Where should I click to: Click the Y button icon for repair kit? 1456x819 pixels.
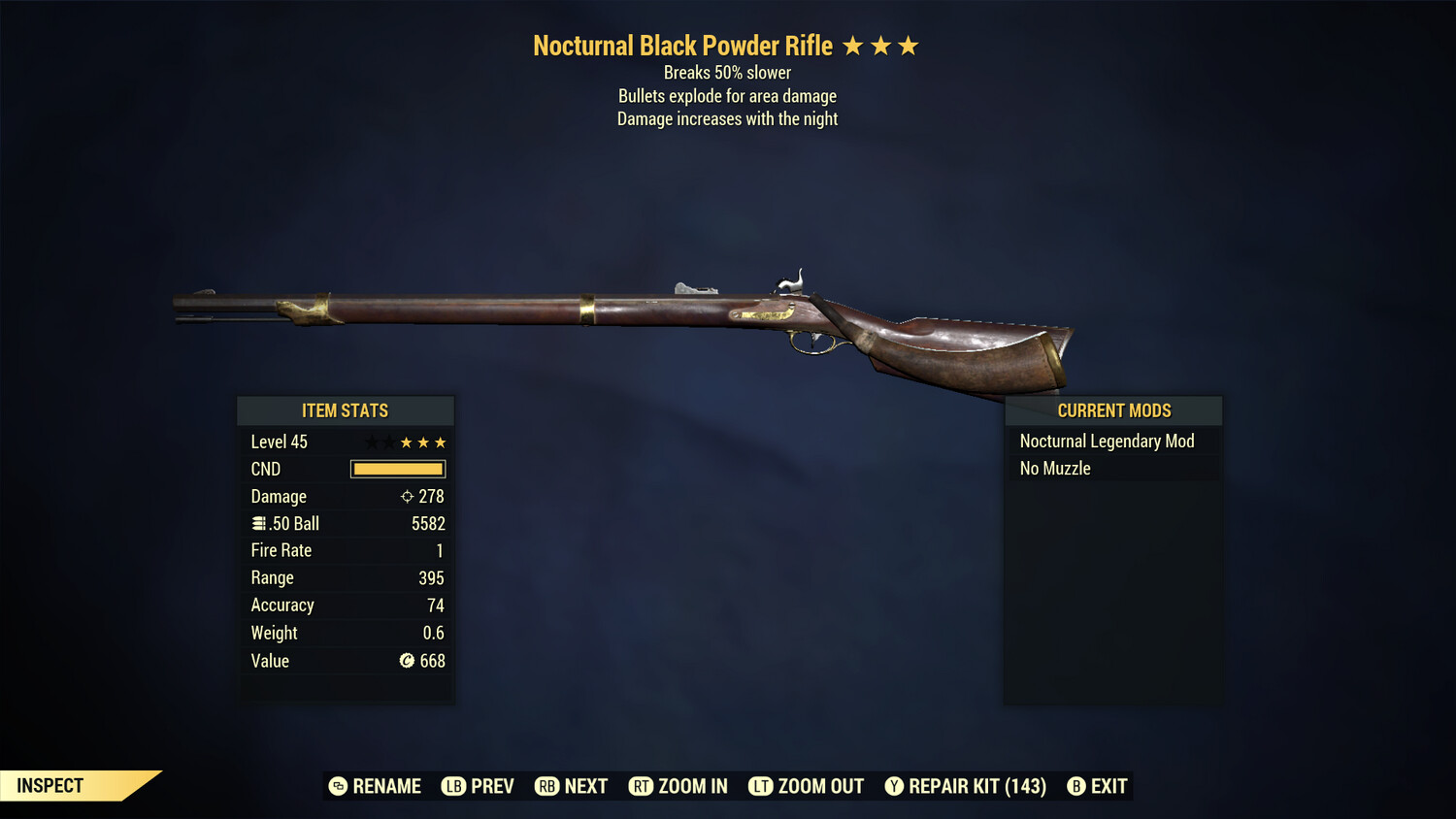point(894,786)
